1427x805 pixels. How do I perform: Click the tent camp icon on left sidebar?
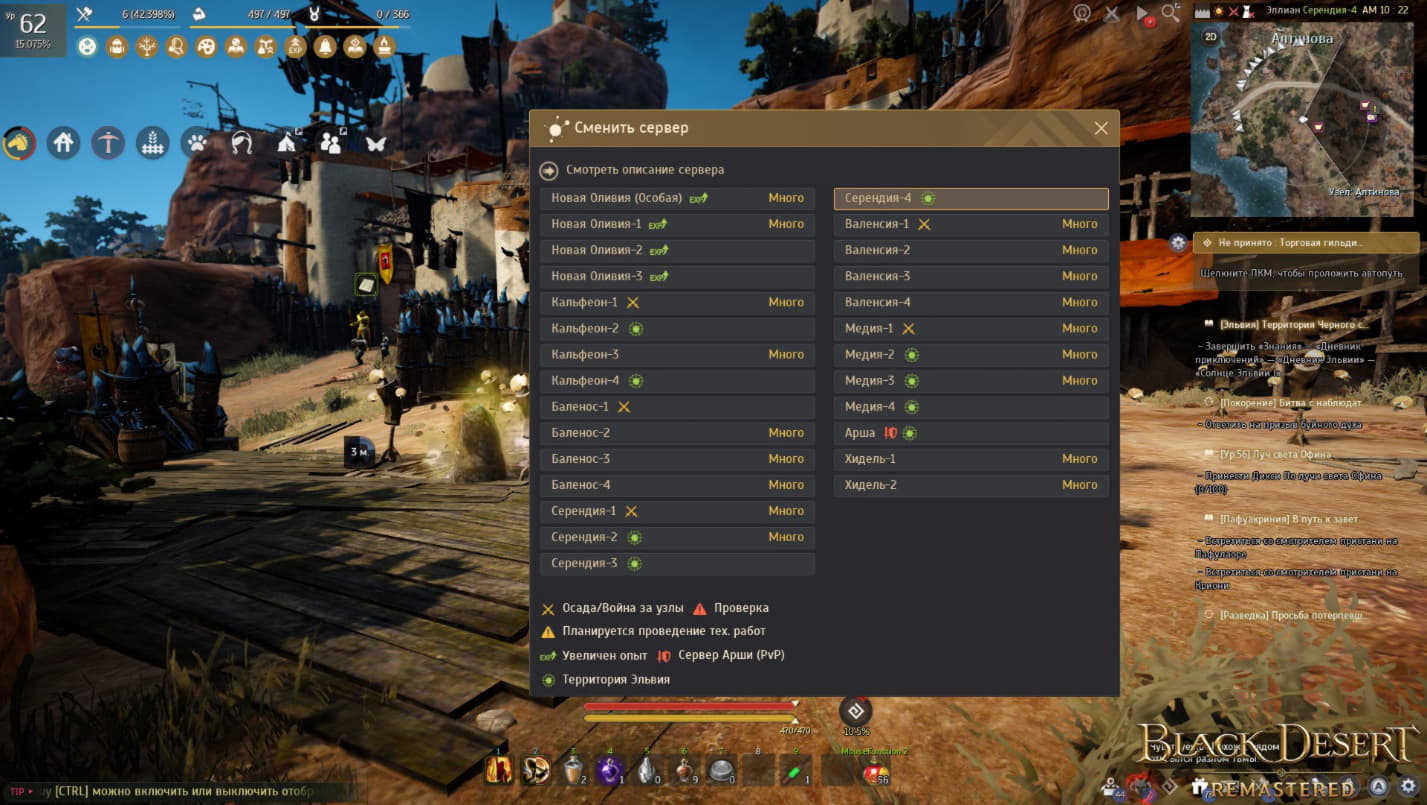[x=286, y=142]
